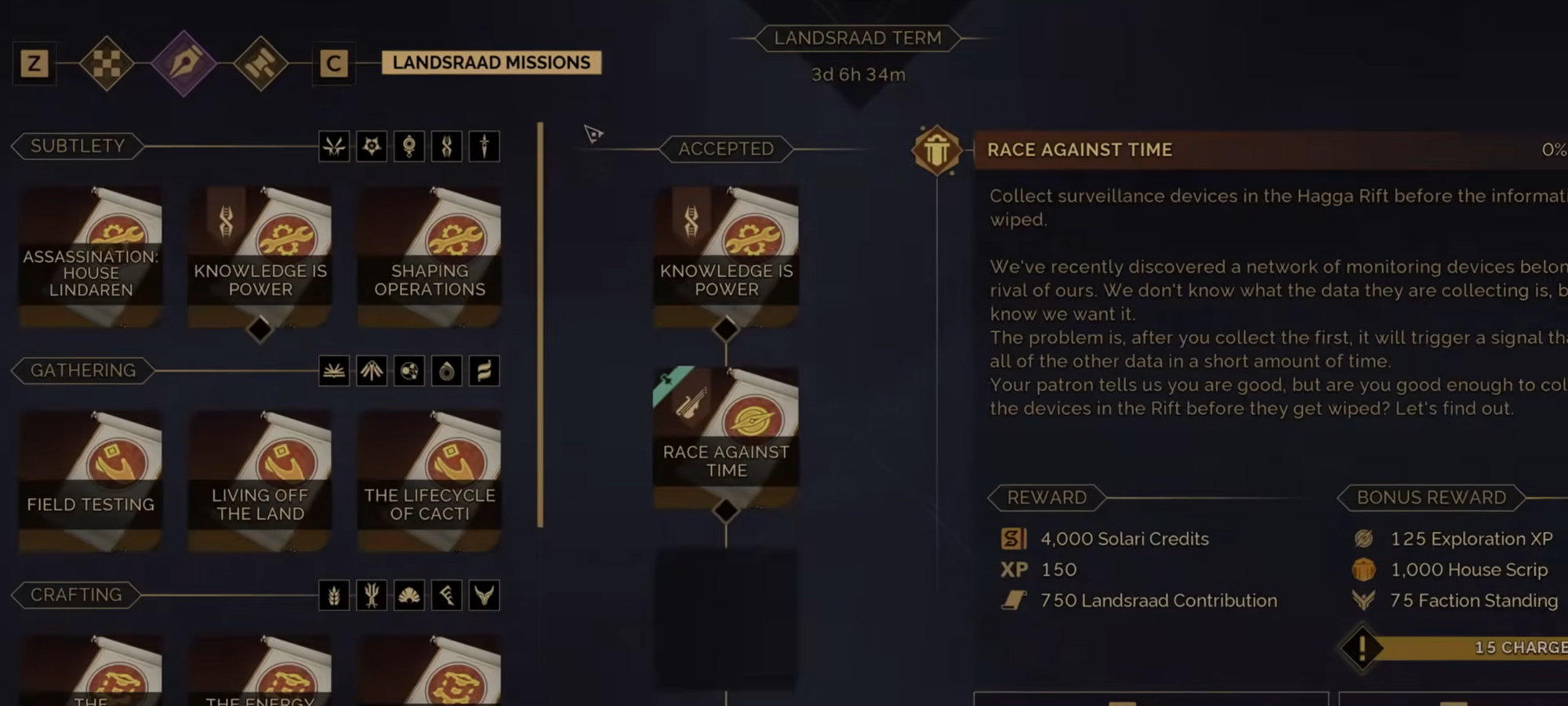Open the pen nib missions tab
1568x706 pixels.
click(x=183, y=64)
